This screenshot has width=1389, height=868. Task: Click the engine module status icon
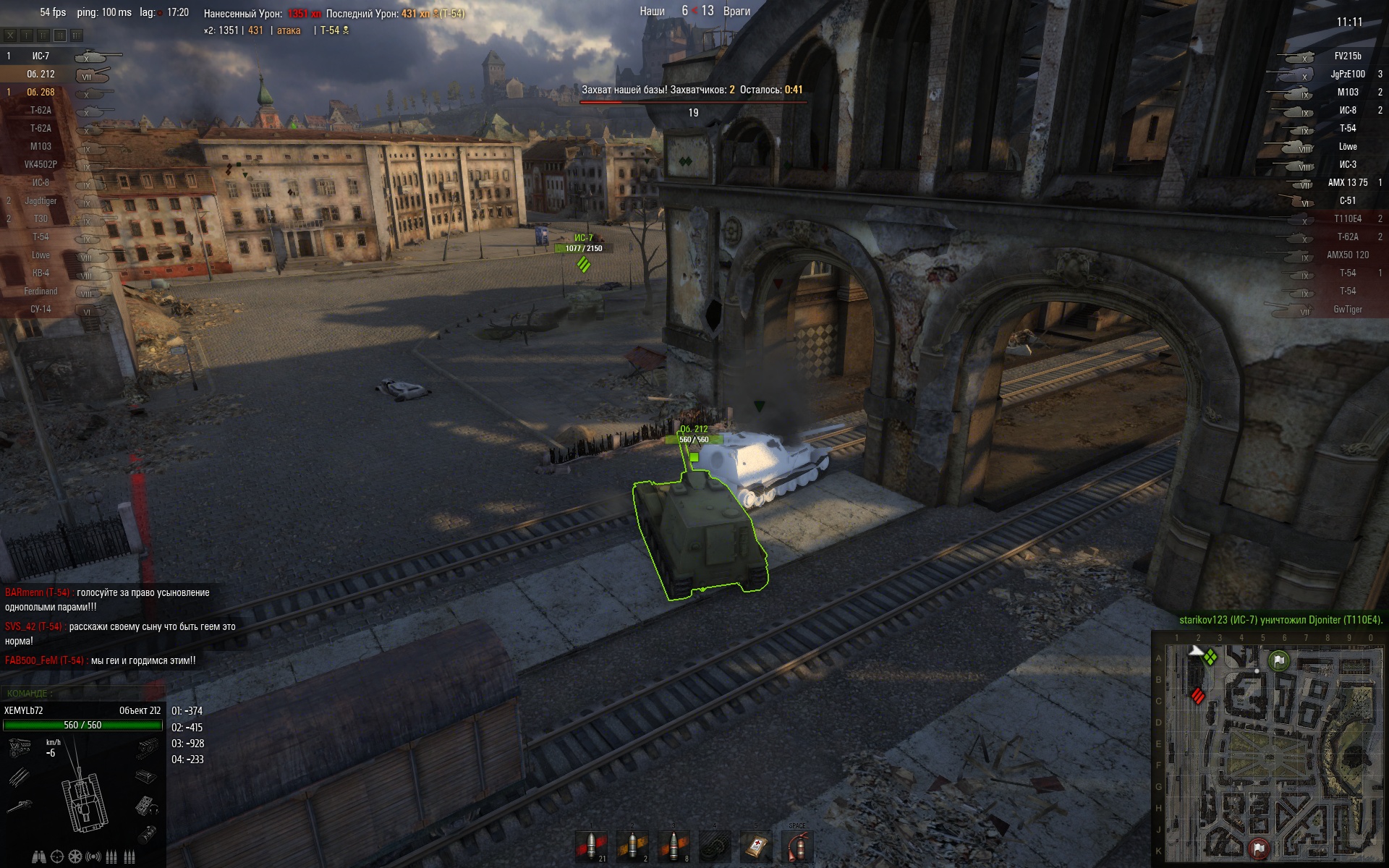pyautogui.click(x=19, y=746)
